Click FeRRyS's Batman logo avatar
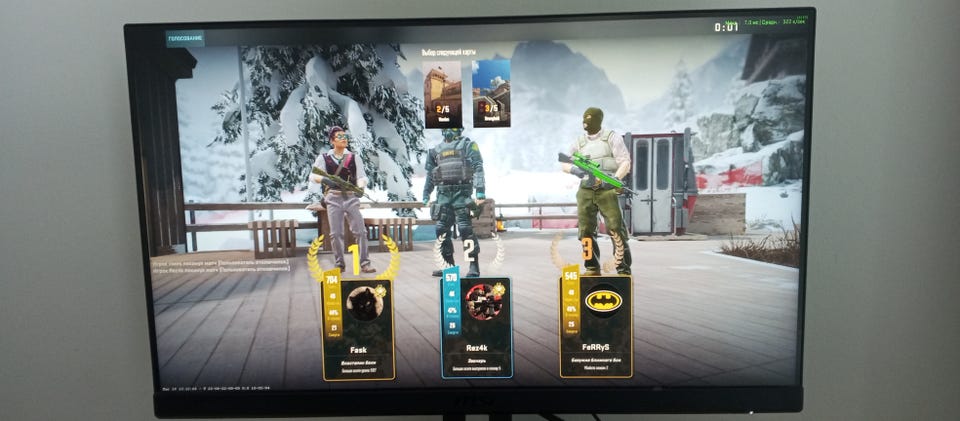Screen dimensions: 960x421 coord(603,301)
